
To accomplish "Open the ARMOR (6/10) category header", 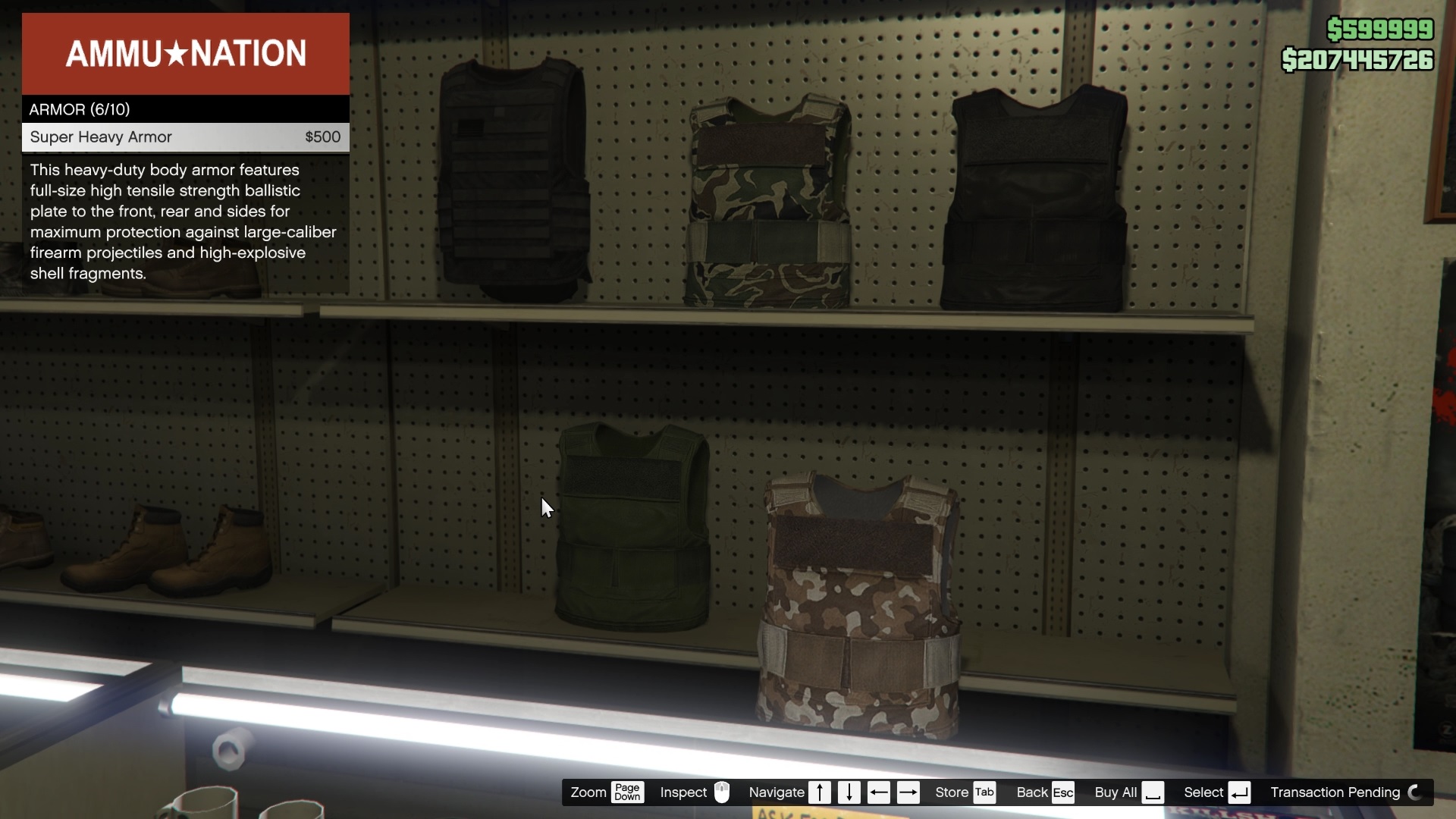I will [79, 109].
